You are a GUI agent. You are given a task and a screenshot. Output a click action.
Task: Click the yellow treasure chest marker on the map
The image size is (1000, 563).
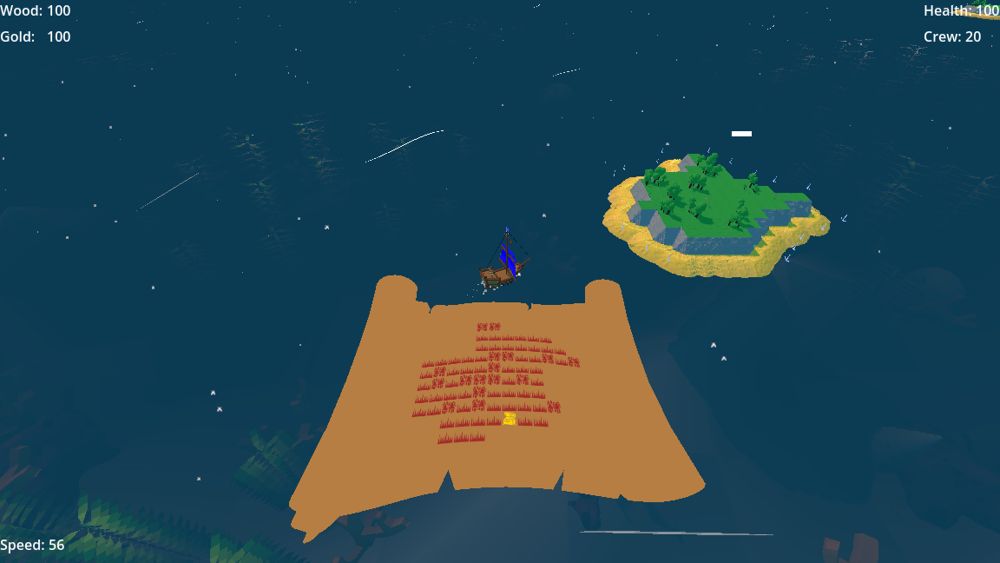tap(510, 419)
